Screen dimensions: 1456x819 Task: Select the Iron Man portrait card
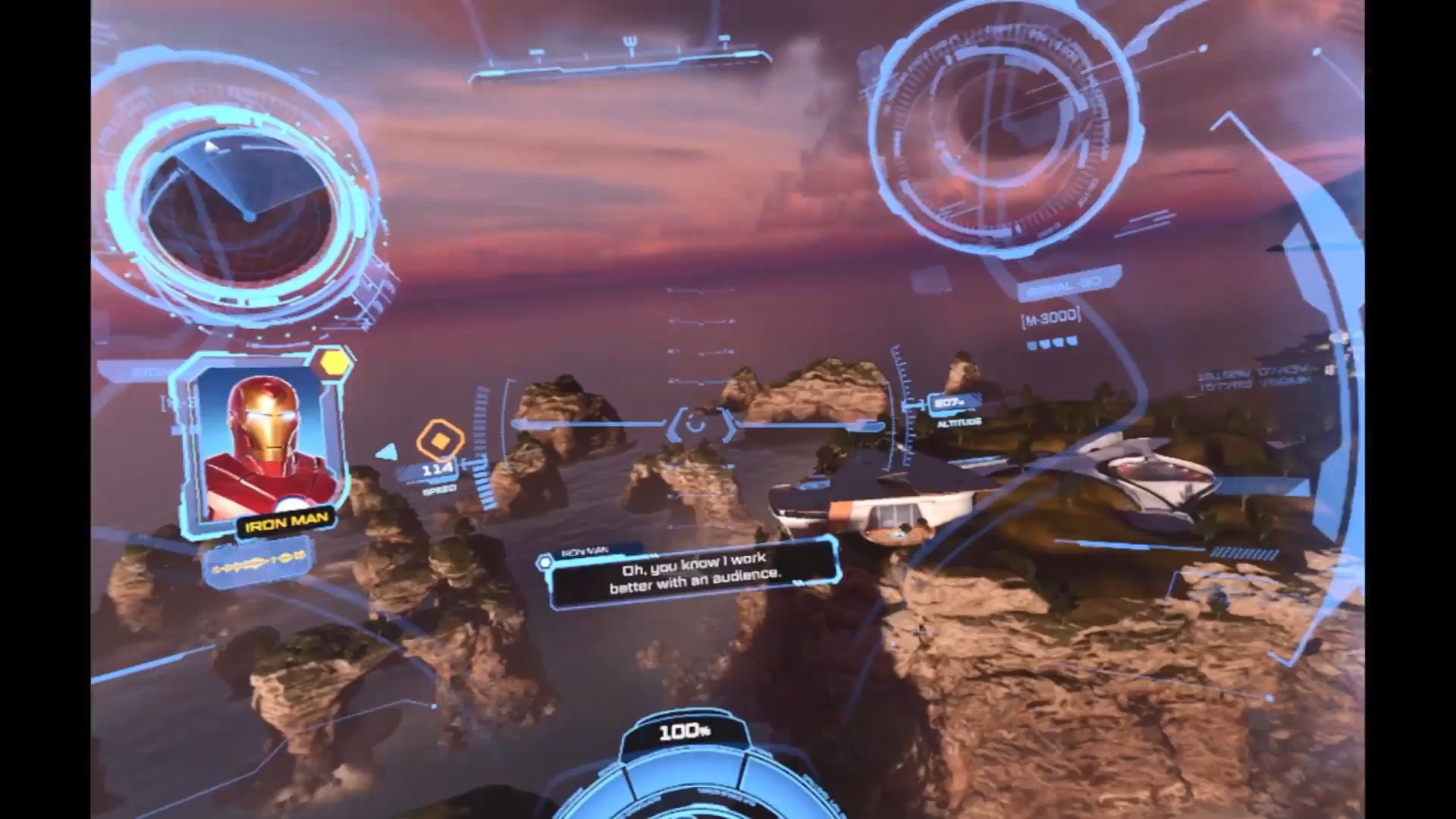coord(263,447)
